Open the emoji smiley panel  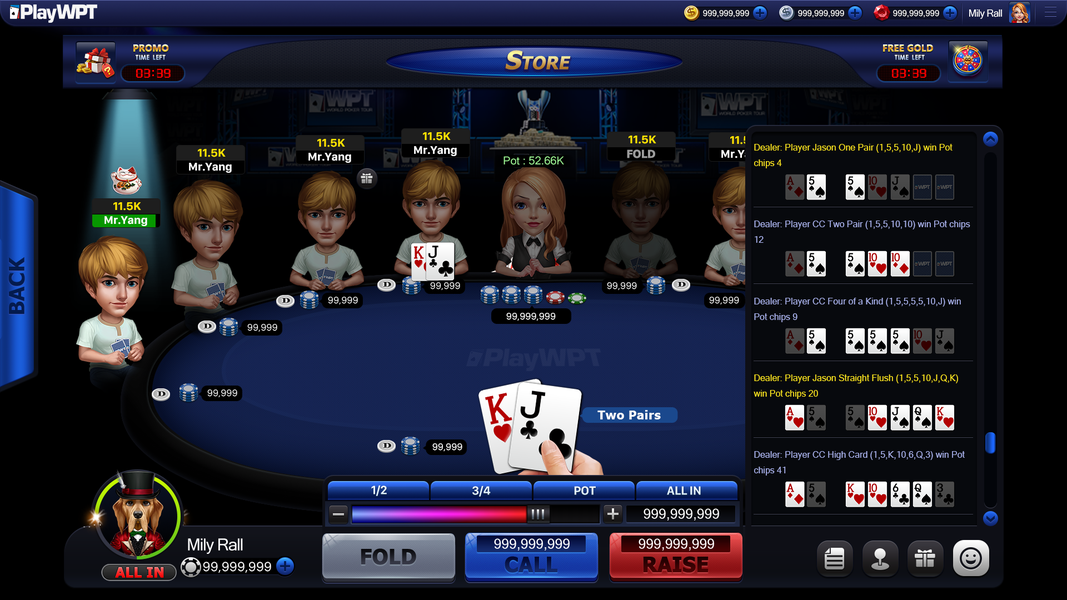click(971, 559)
